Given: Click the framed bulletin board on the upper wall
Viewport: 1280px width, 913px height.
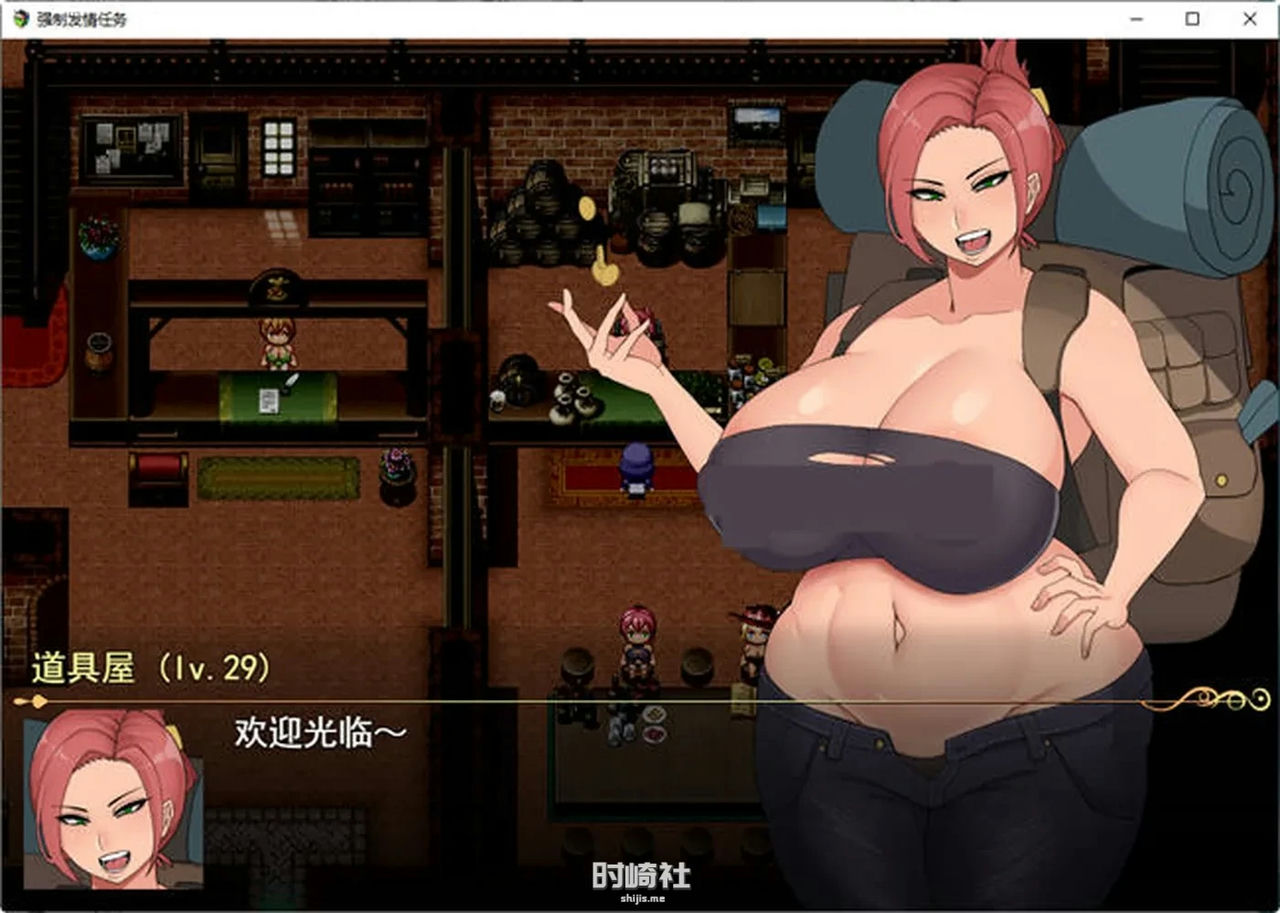Looking at the screenshot, I should (x=130, y=146).
